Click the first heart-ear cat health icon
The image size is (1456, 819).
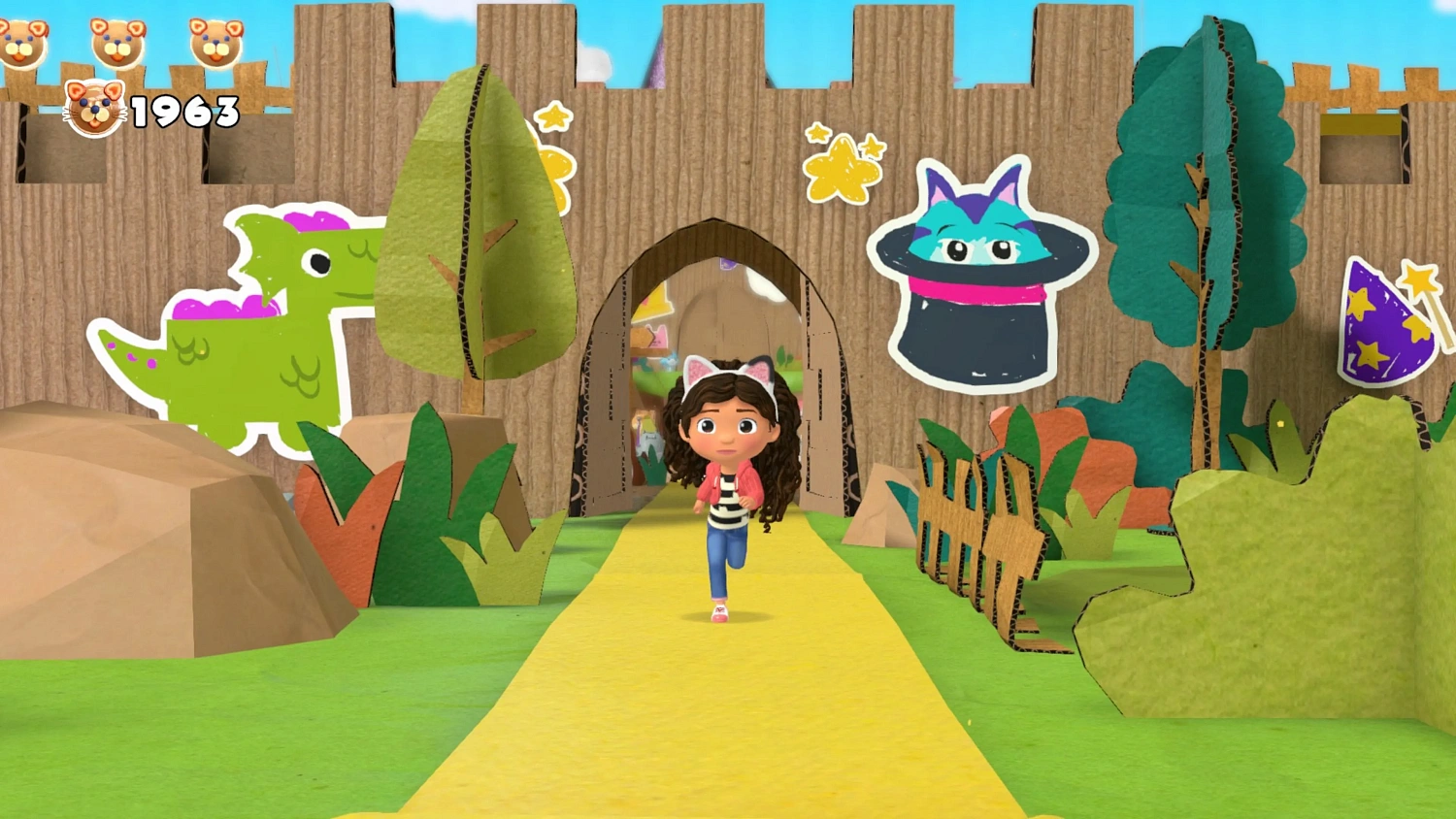(19, 44)
